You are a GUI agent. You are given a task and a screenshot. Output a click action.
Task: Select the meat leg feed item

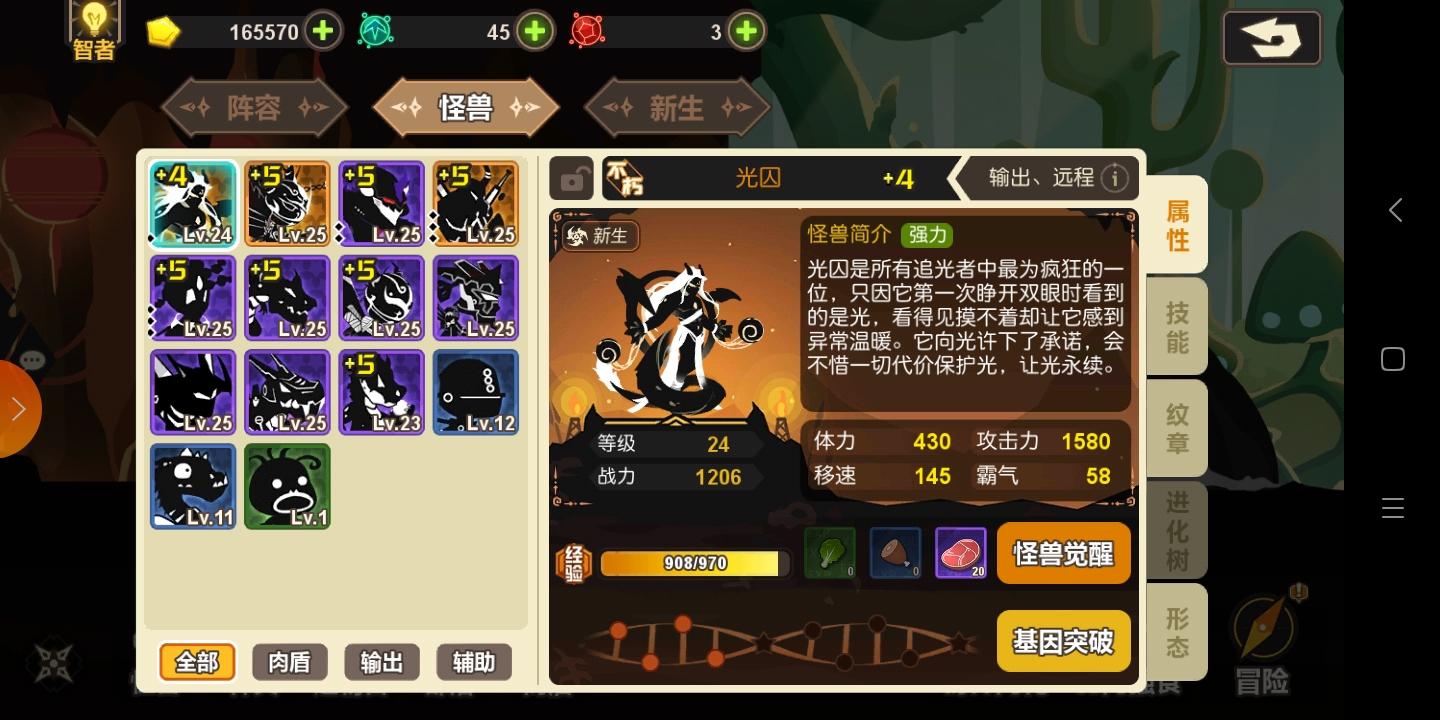pyautogui.click(x=895, y=553)
